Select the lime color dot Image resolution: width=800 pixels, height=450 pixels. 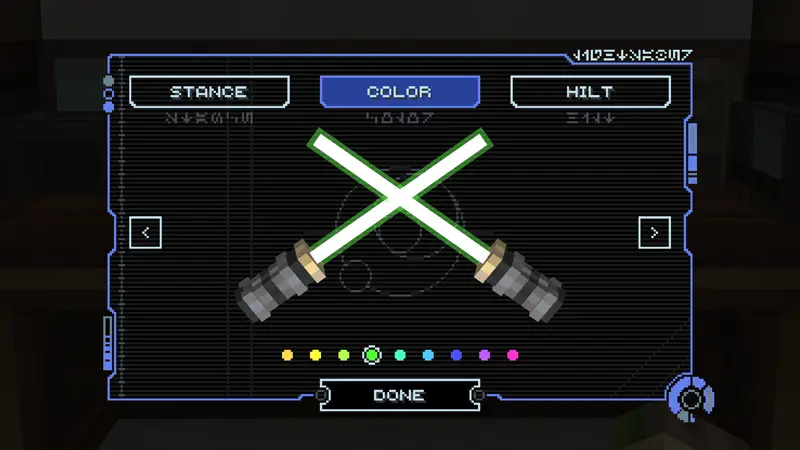(x=343, y=355)
